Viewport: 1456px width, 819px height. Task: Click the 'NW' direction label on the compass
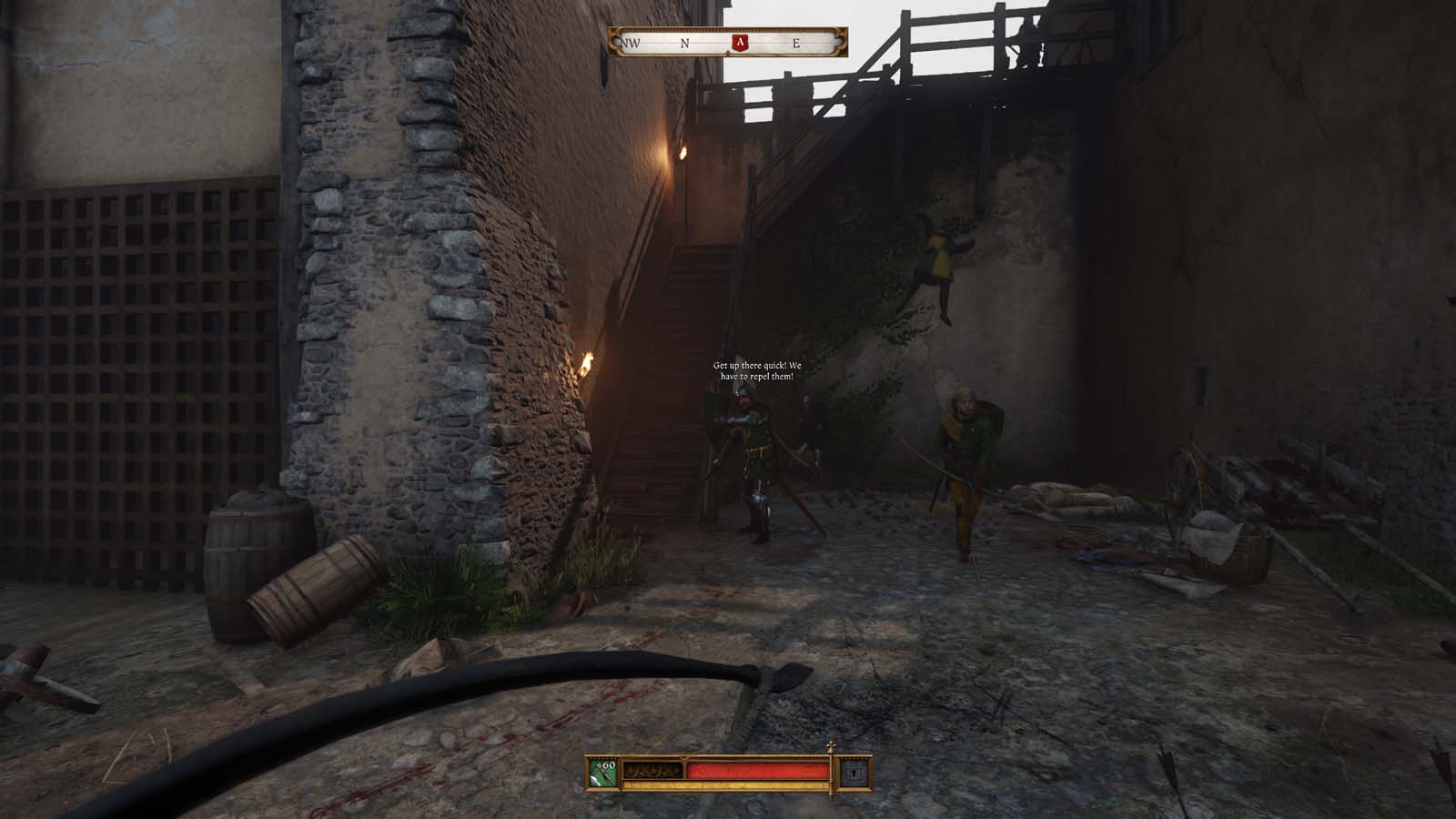(631, 41)
